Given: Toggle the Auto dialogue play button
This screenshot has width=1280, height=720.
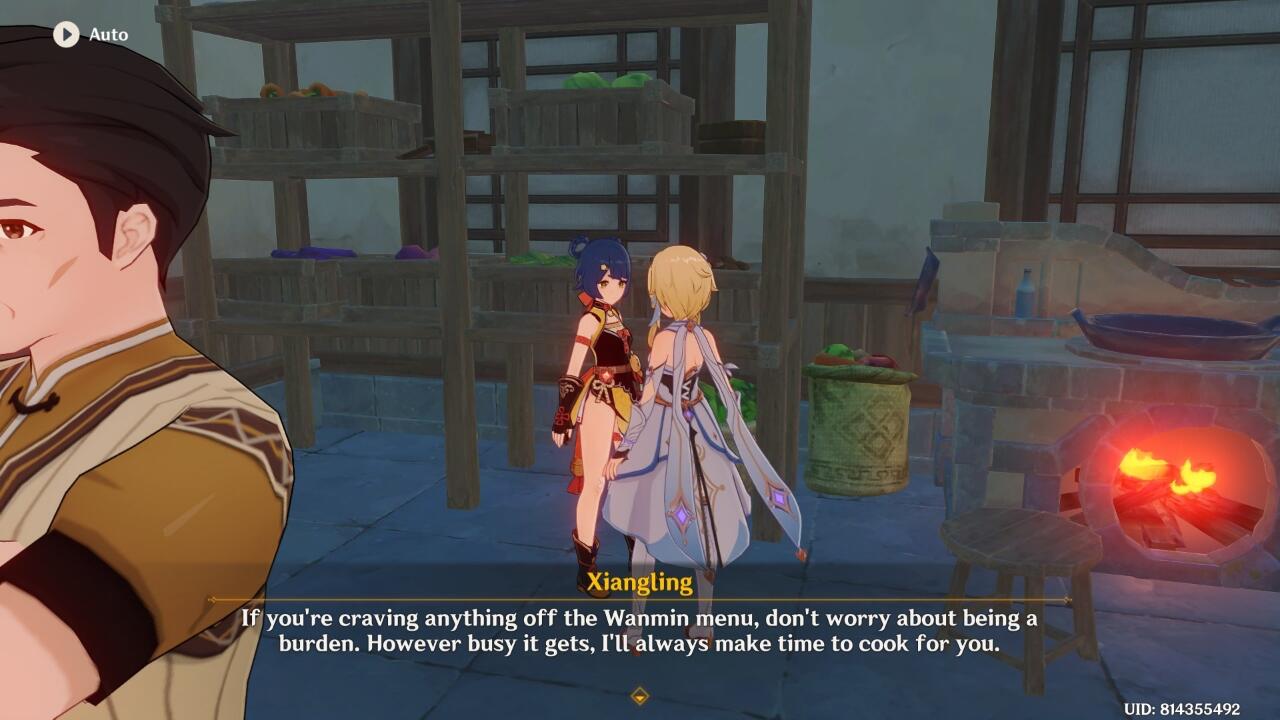Looking at the screenshot, I should click(x=66, y=35).
